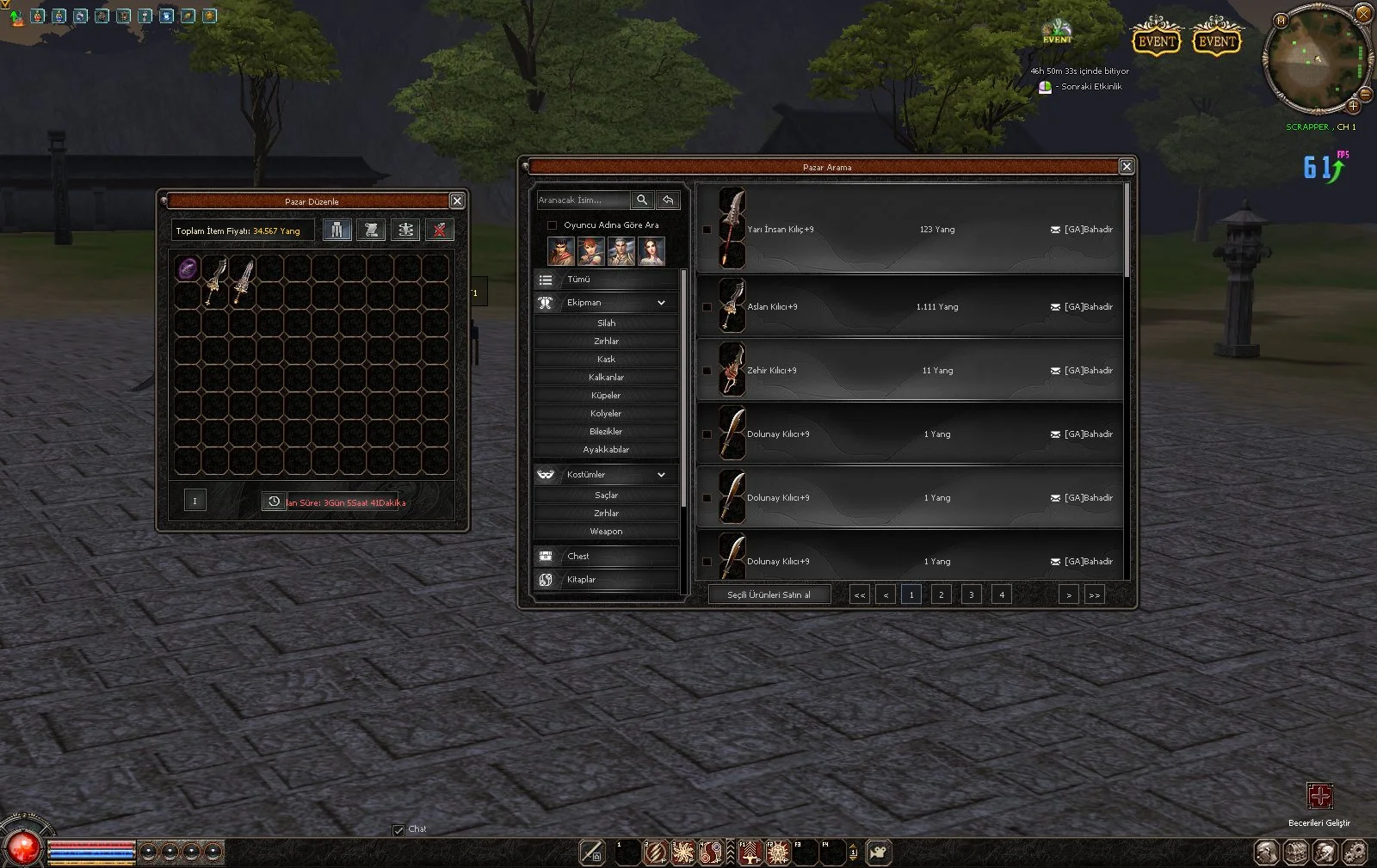Viewport: 1377px width, 868px height.
Task: Click the magnifying glass search button
Action: tap(642, 200)
